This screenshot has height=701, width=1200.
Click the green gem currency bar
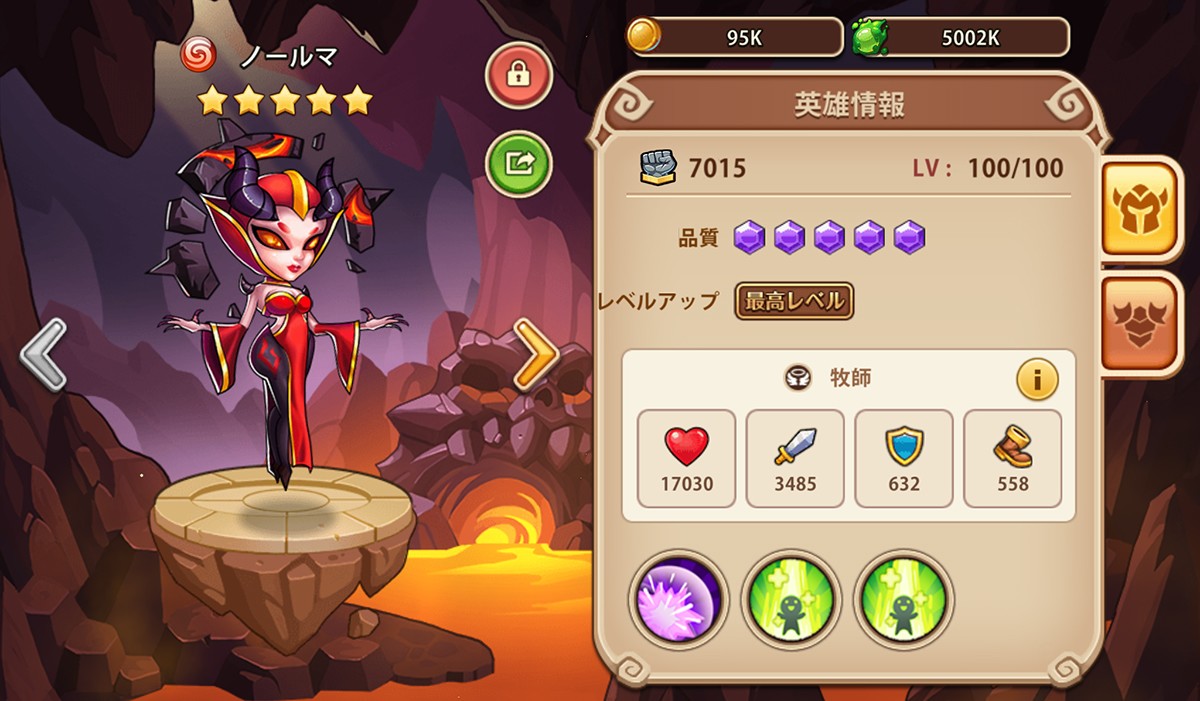coord(960,37)
